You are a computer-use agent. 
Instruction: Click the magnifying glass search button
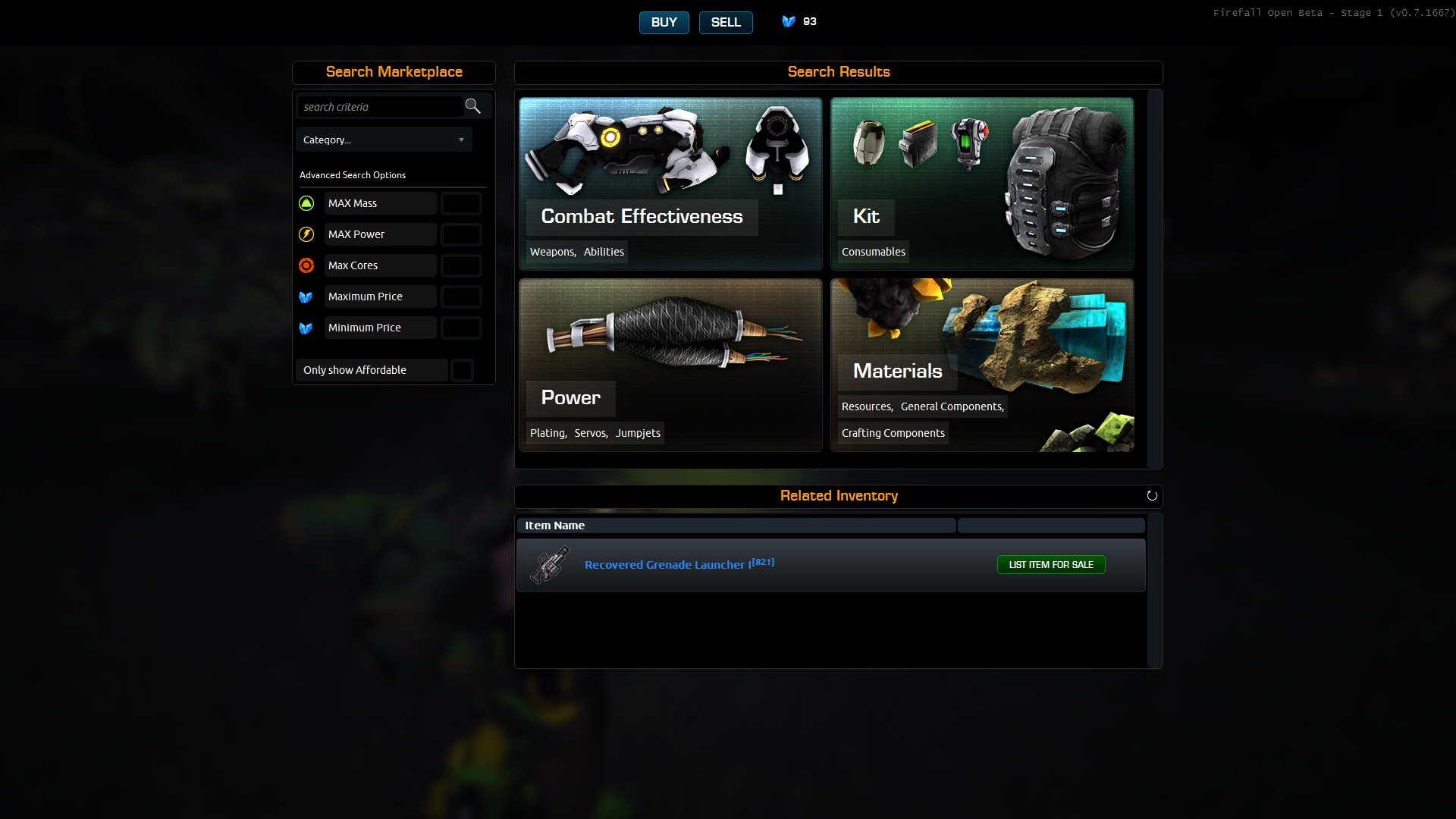click(473, 106)
